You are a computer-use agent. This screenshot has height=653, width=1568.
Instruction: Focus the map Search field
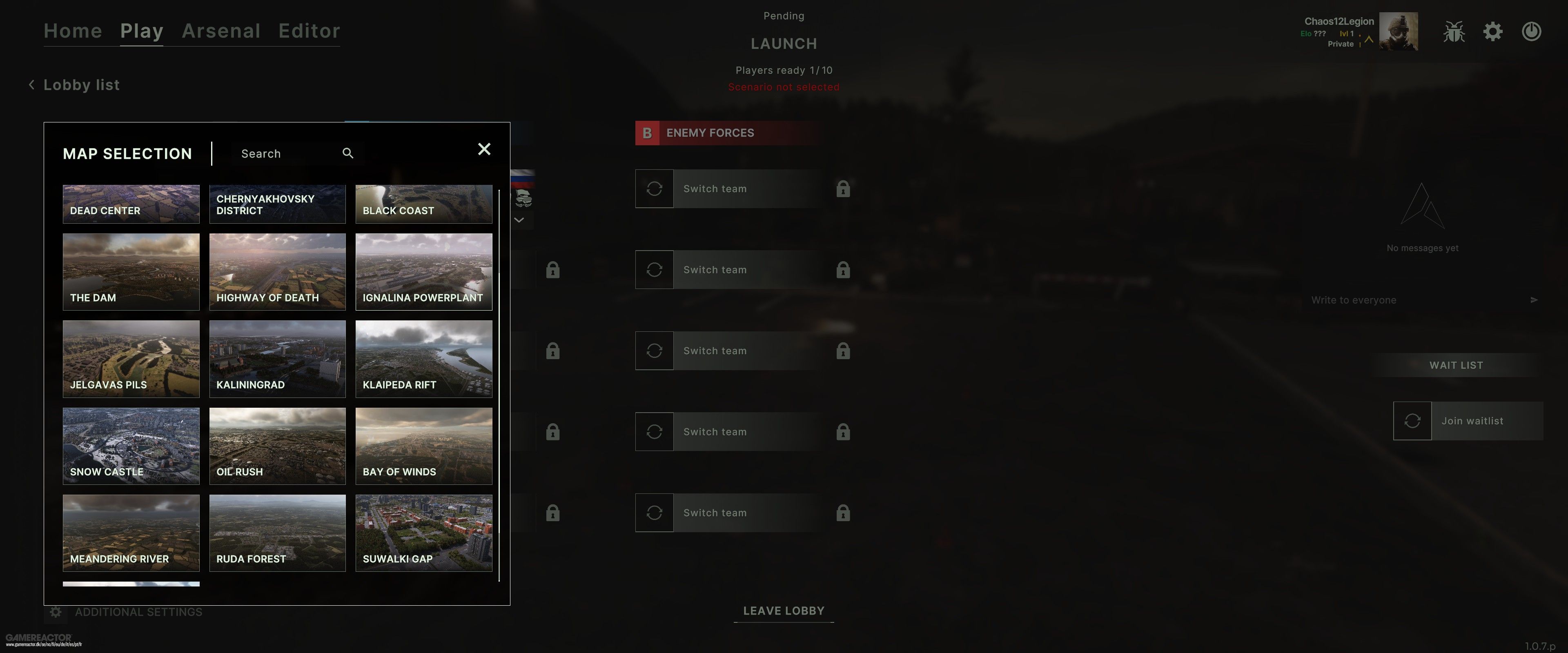[286, 153]
